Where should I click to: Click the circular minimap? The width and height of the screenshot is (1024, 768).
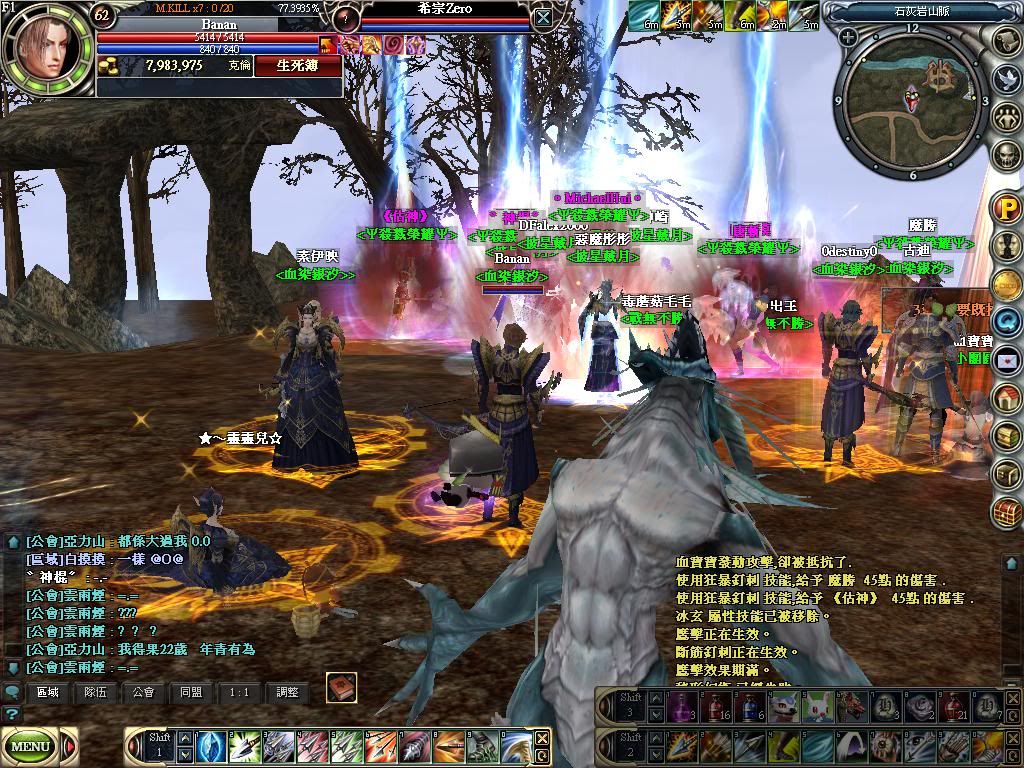click(911, 99)
